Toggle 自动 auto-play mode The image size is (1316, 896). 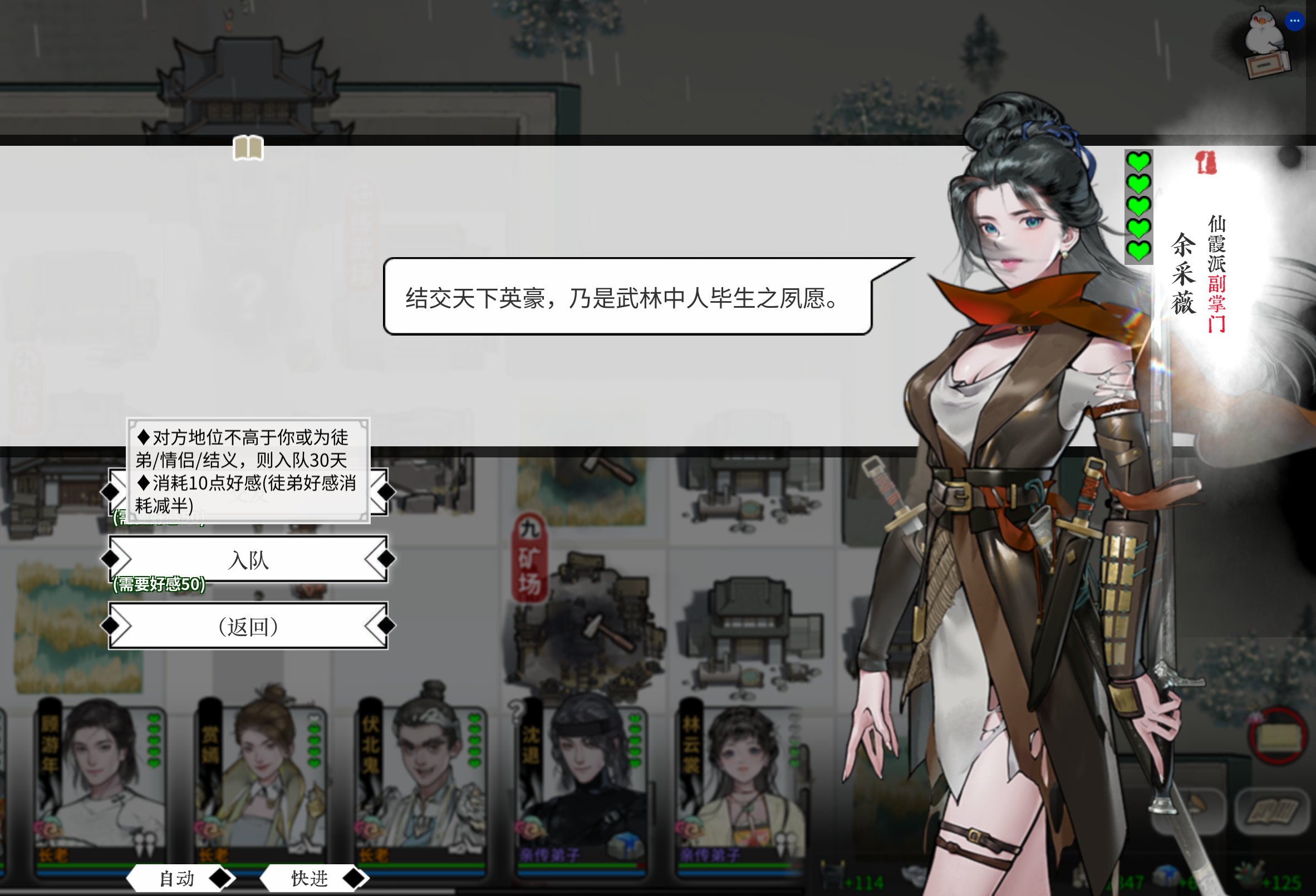pos(176,878)
